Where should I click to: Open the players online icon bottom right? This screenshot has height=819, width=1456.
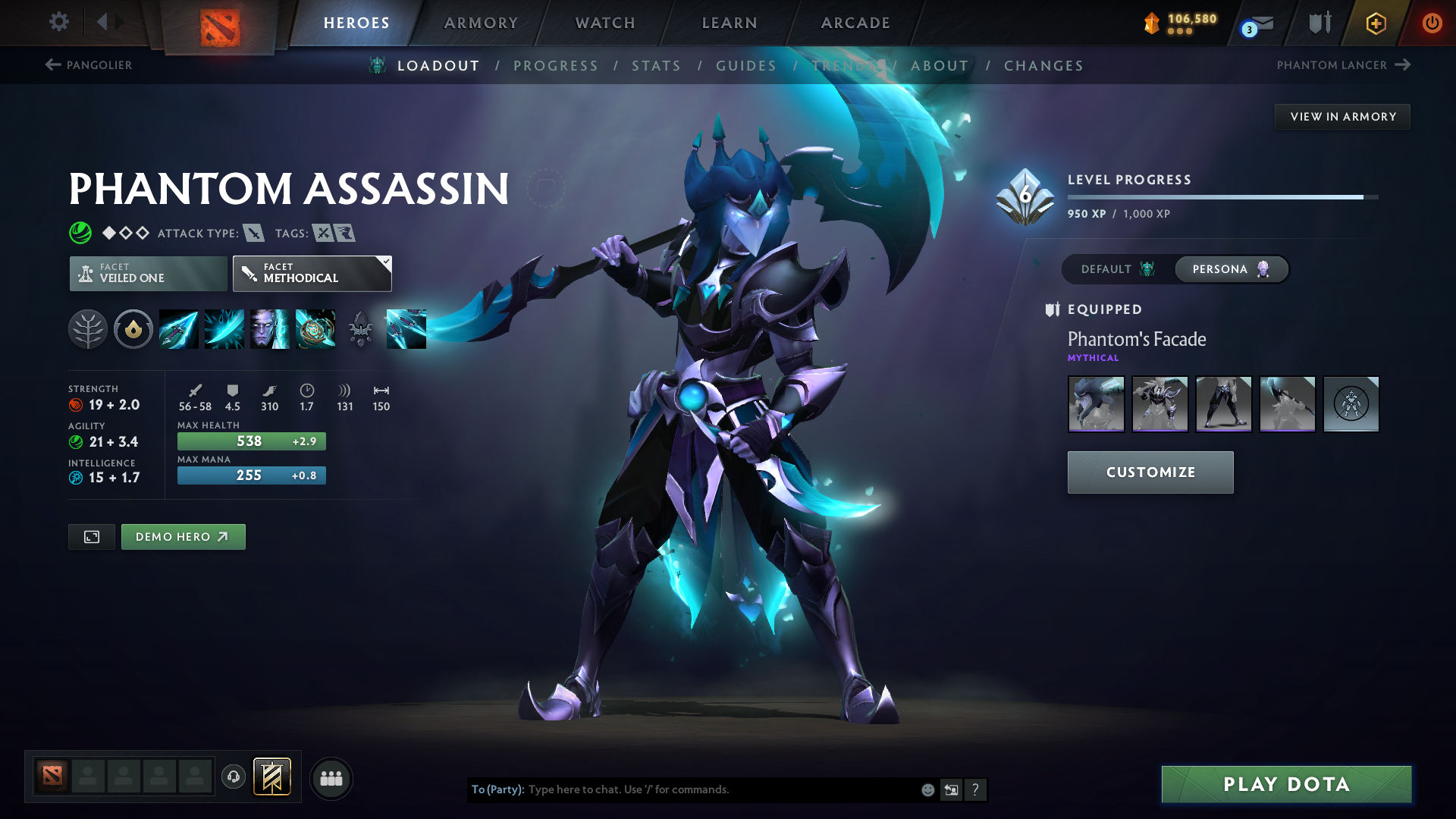331,778
